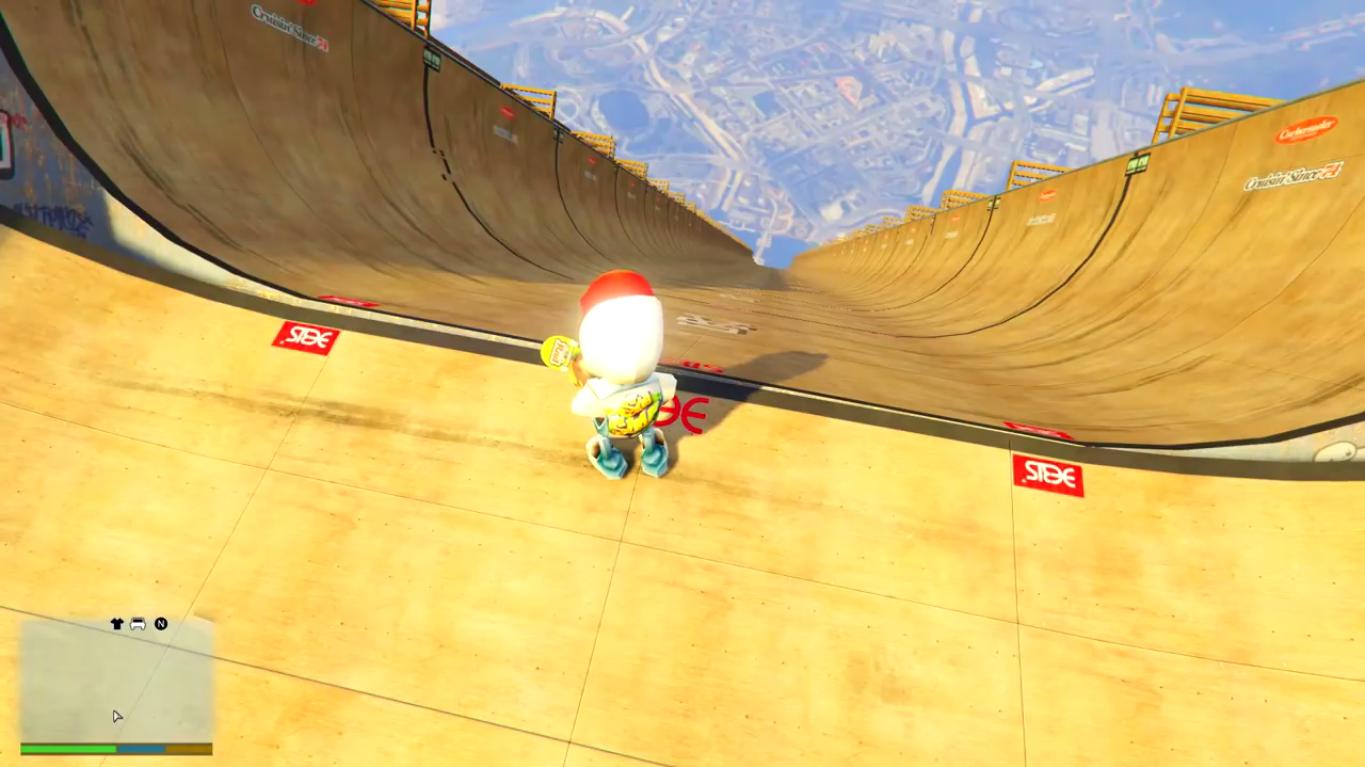Click the red STEX logo near the character

[686, 411]
